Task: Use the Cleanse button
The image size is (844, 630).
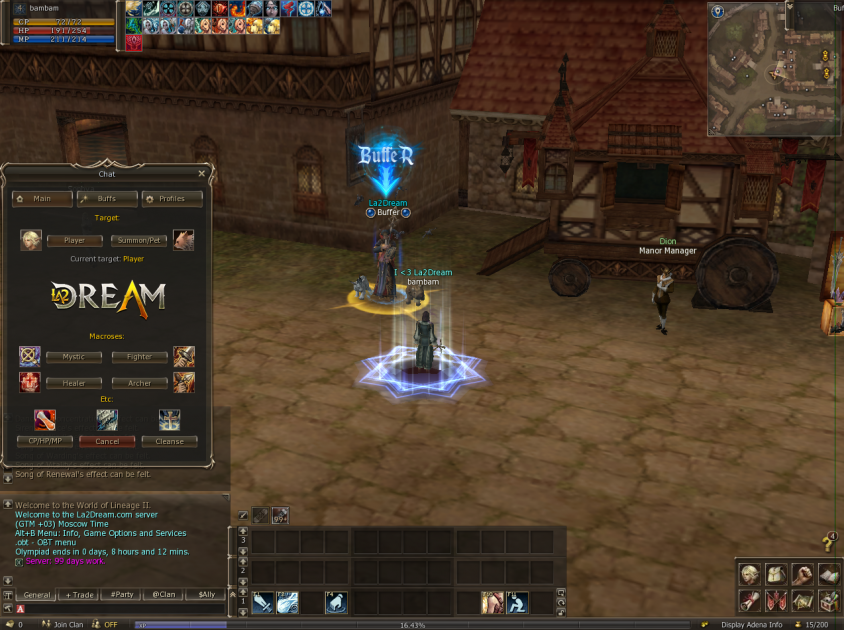Action: coord(169,441)
